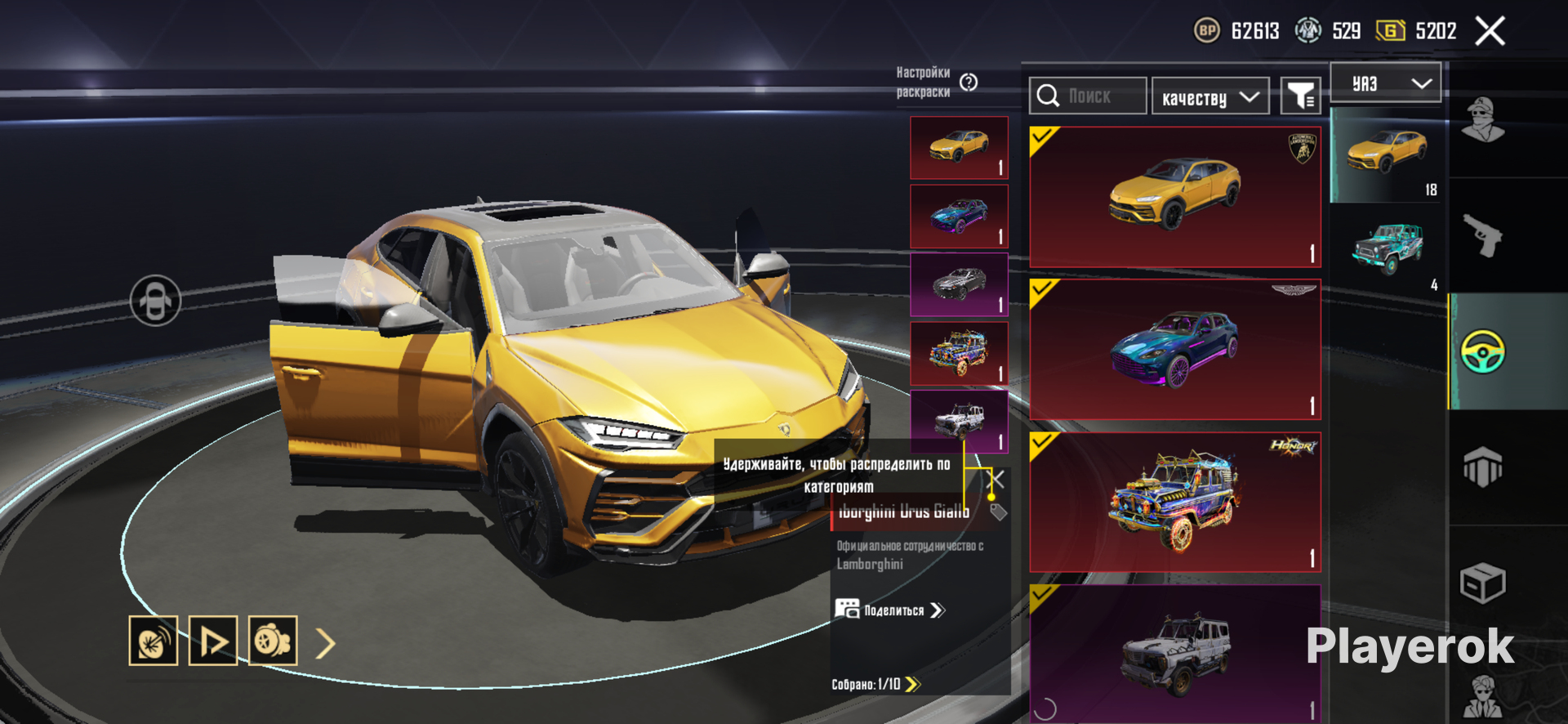Image resolution: width=1568 pixels, height=724 pixels.
Task: Open the box crate category tab
Action: click(1482, 583)
